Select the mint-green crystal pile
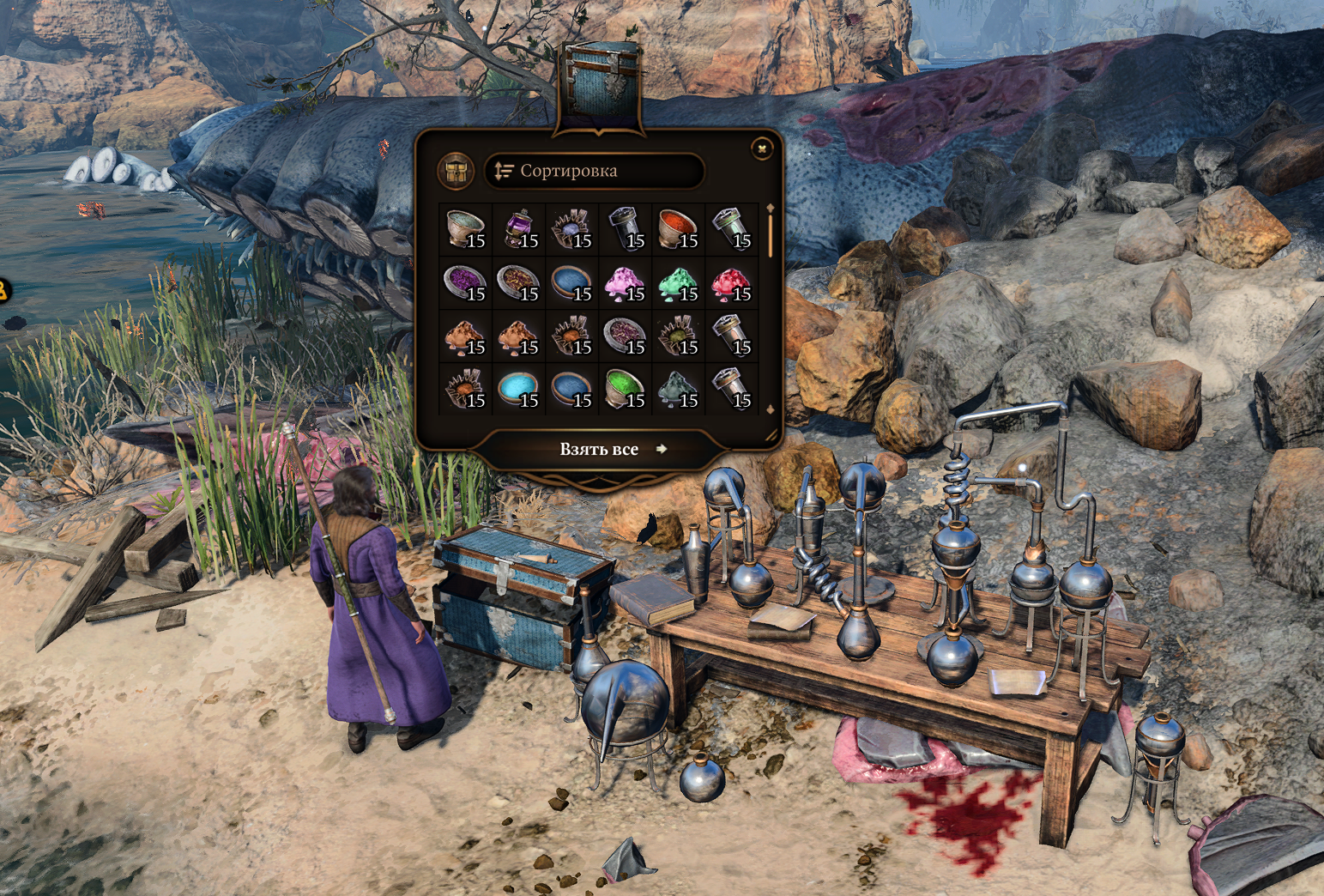1324x896 pixels. pos(678,283)
